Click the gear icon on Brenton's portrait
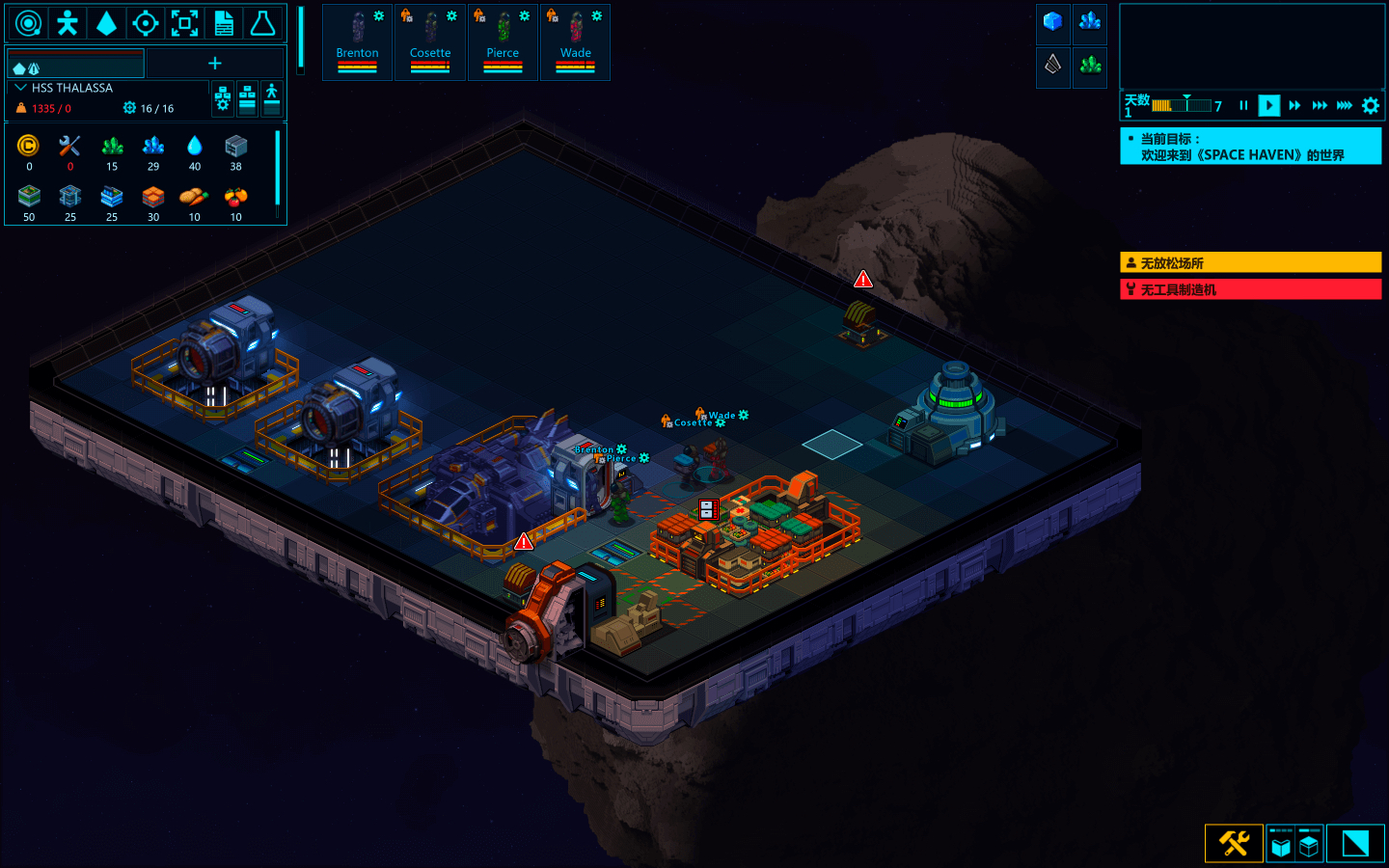 pos(380,14)
